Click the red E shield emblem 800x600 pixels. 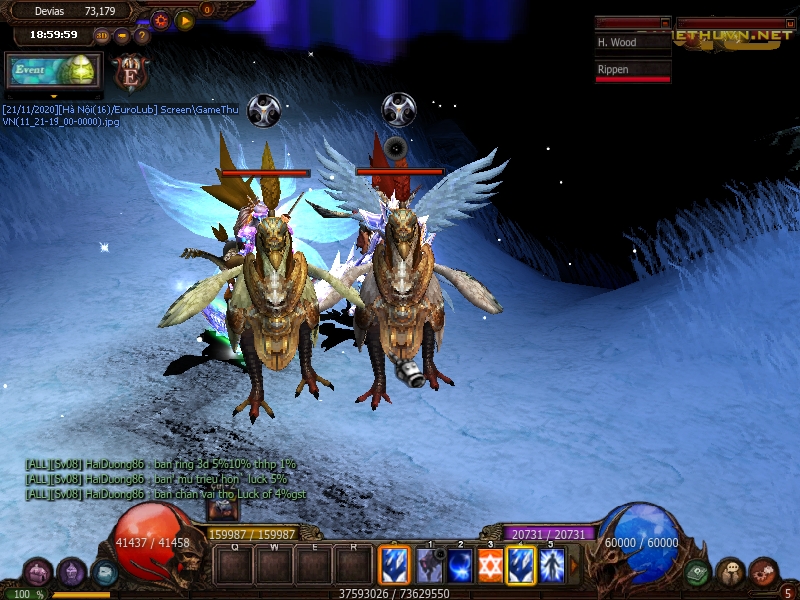tap(131, 72)
